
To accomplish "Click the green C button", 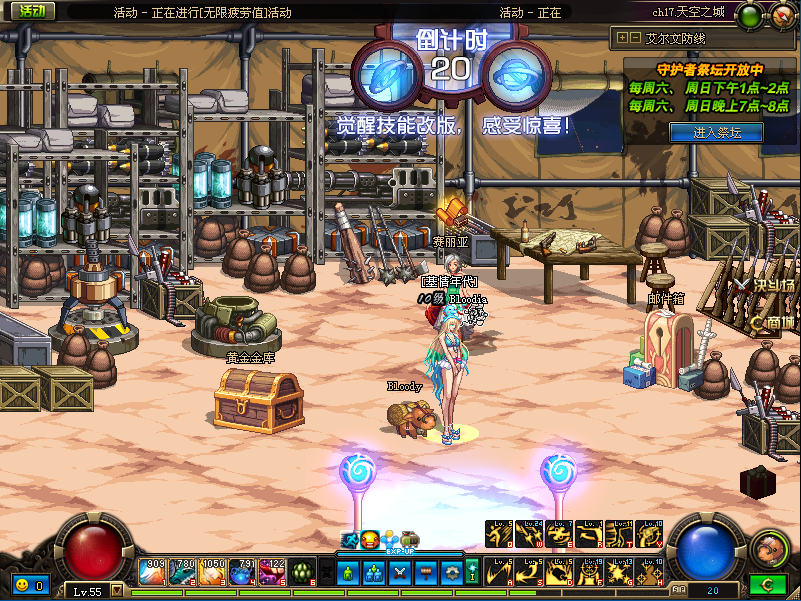I will (x=765, y=584).
